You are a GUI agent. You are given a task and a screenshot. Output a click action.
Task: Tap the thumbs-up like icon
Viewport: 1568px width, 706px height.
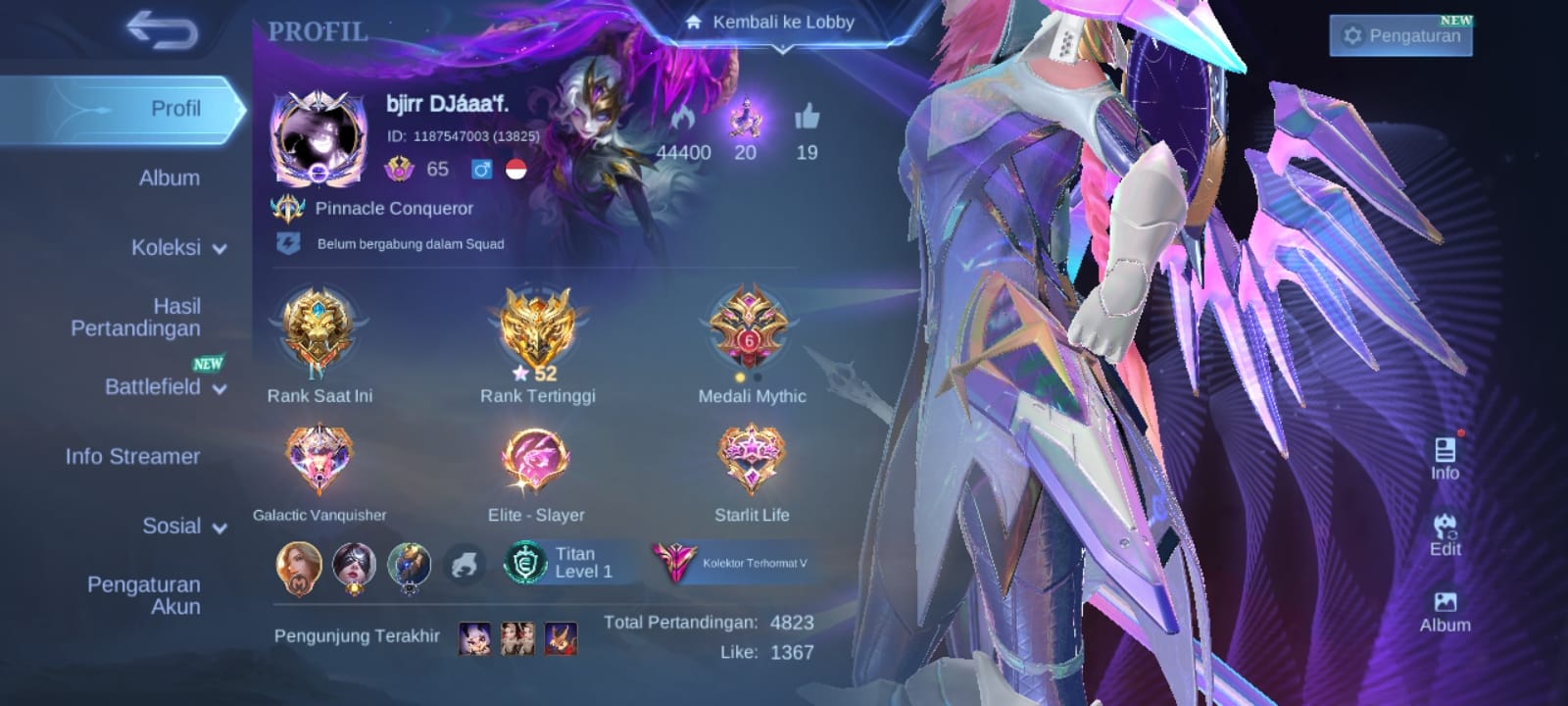[x=807, y=119]
